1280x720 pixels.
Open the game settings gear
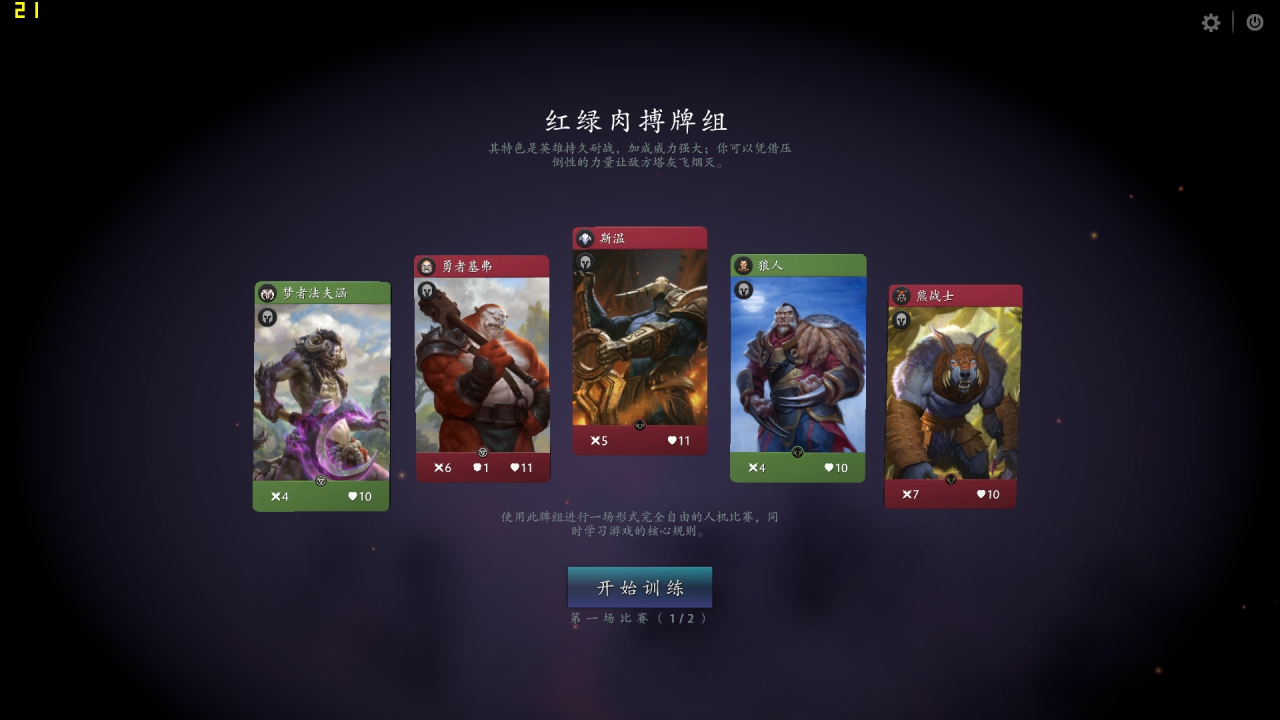tap(1210, 22)
